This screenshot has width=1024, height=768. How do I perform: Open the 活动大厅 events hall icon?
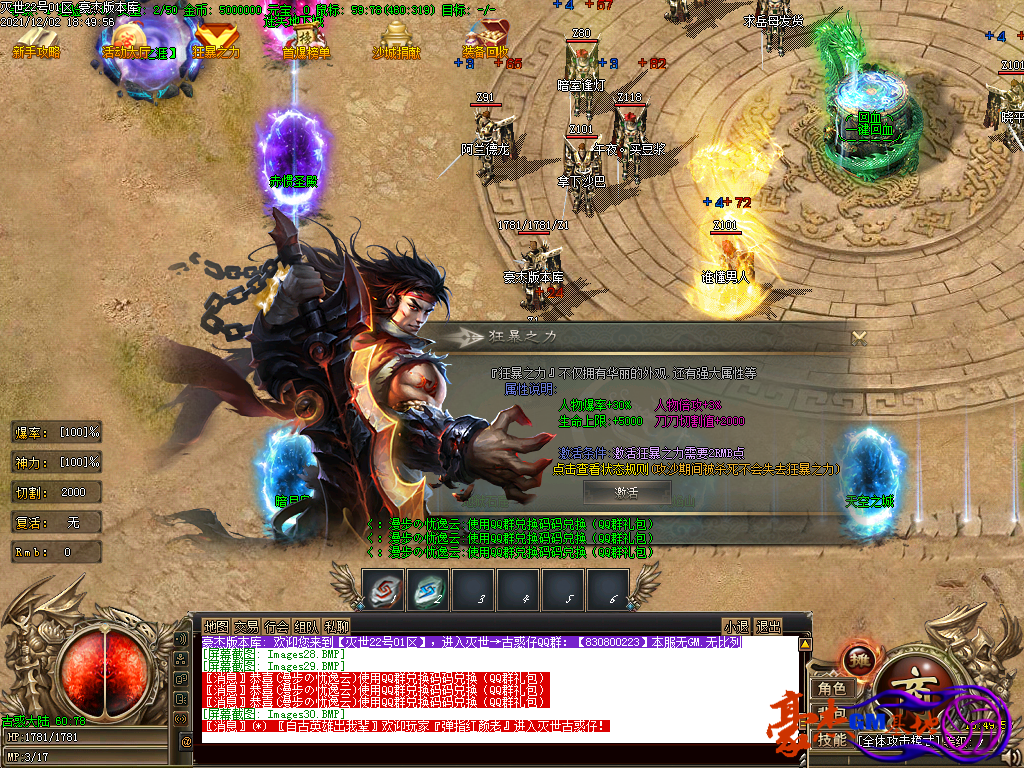[136, 42]
